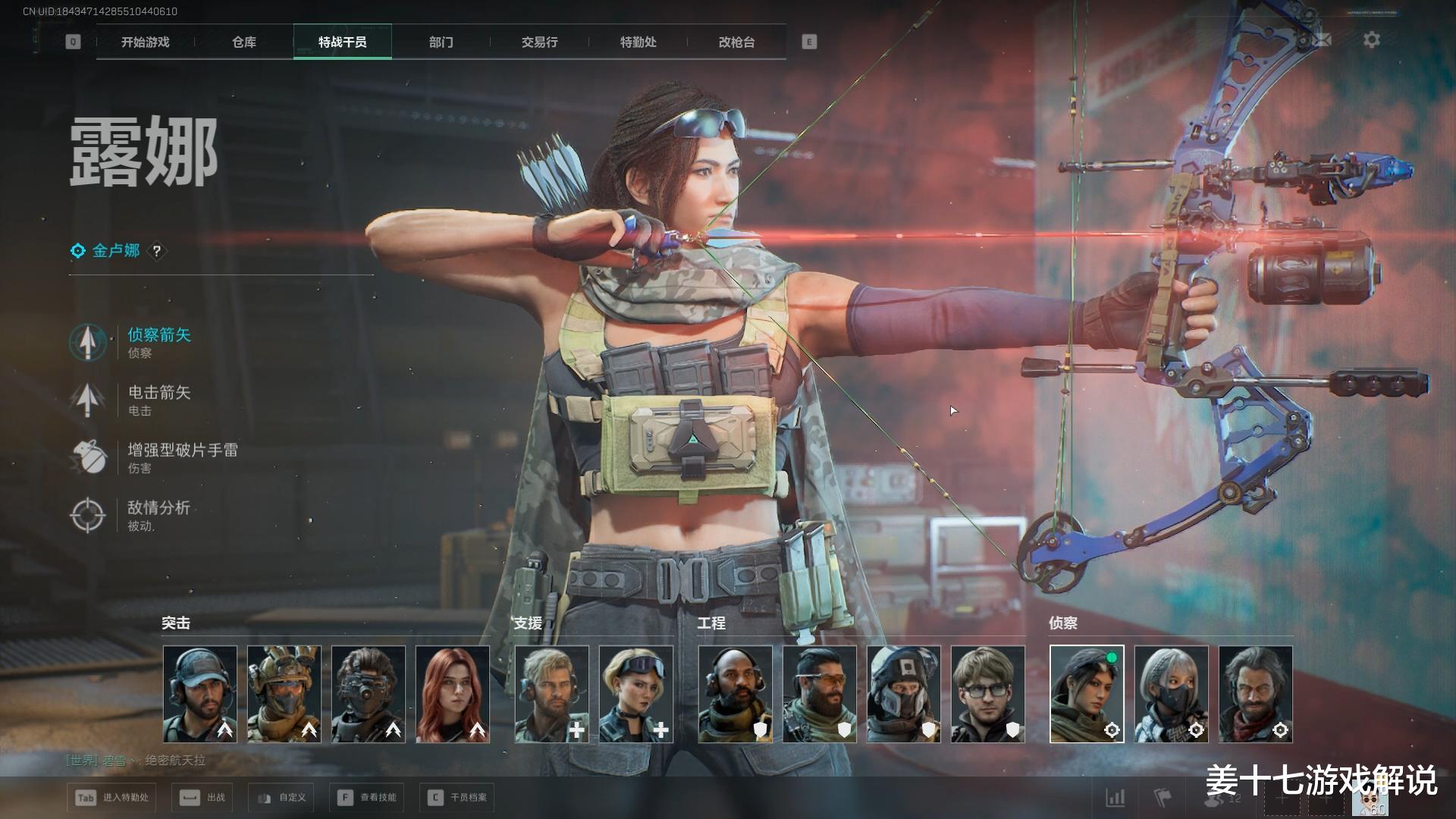Select the 部门 tab
1456x819 pixels.
coord(441,42)
